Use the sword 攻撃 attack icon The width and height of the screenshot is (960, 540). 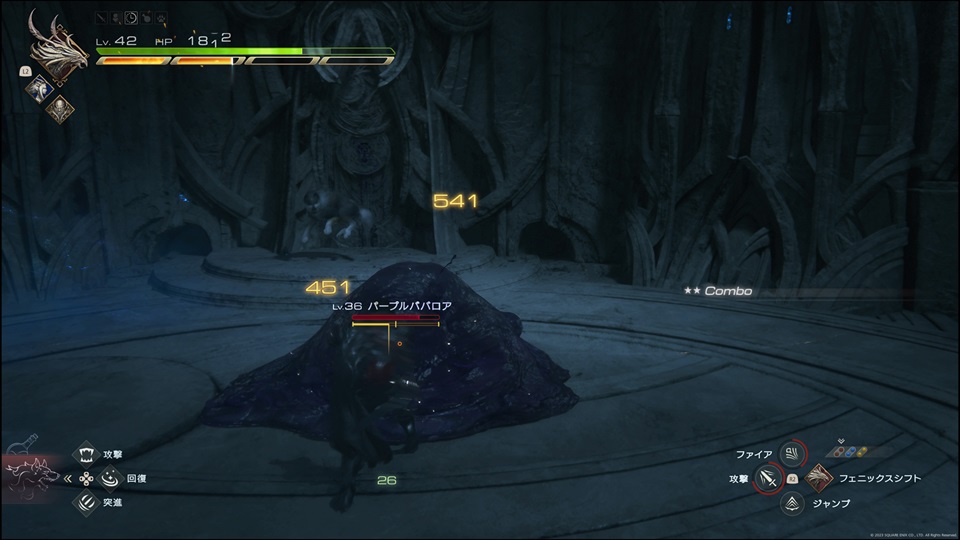point(768,479)
